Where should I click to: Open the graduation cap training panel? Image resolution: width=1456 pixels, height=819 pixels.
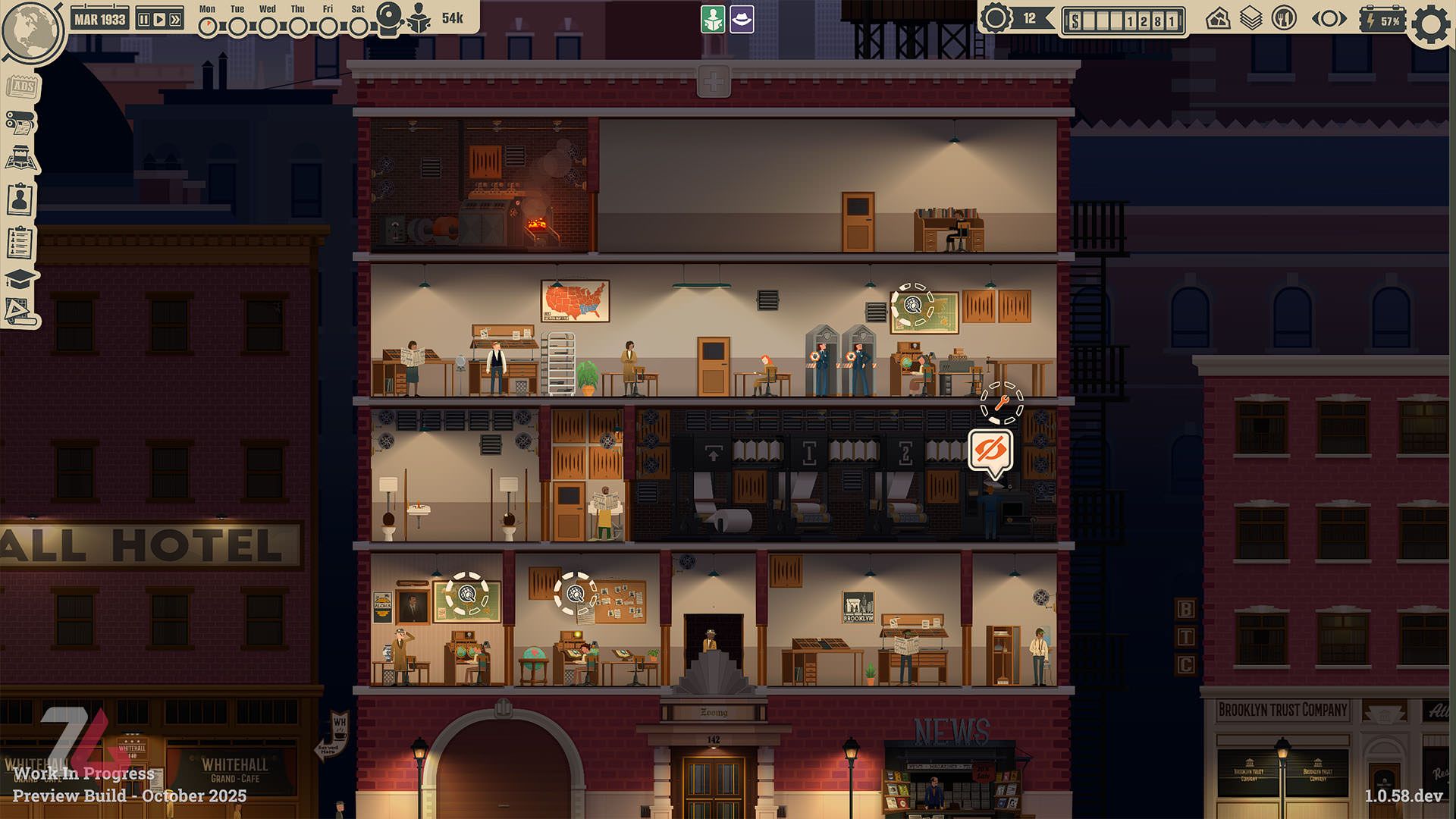tap(20, 279)
